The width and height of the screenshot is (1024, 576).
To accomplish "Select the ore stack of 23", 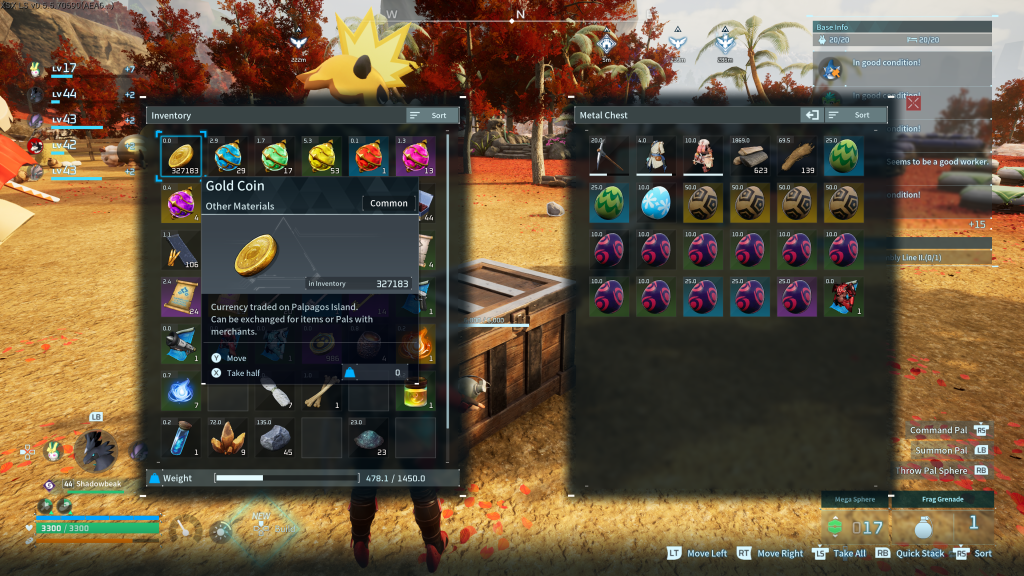I will coord(369,437).
